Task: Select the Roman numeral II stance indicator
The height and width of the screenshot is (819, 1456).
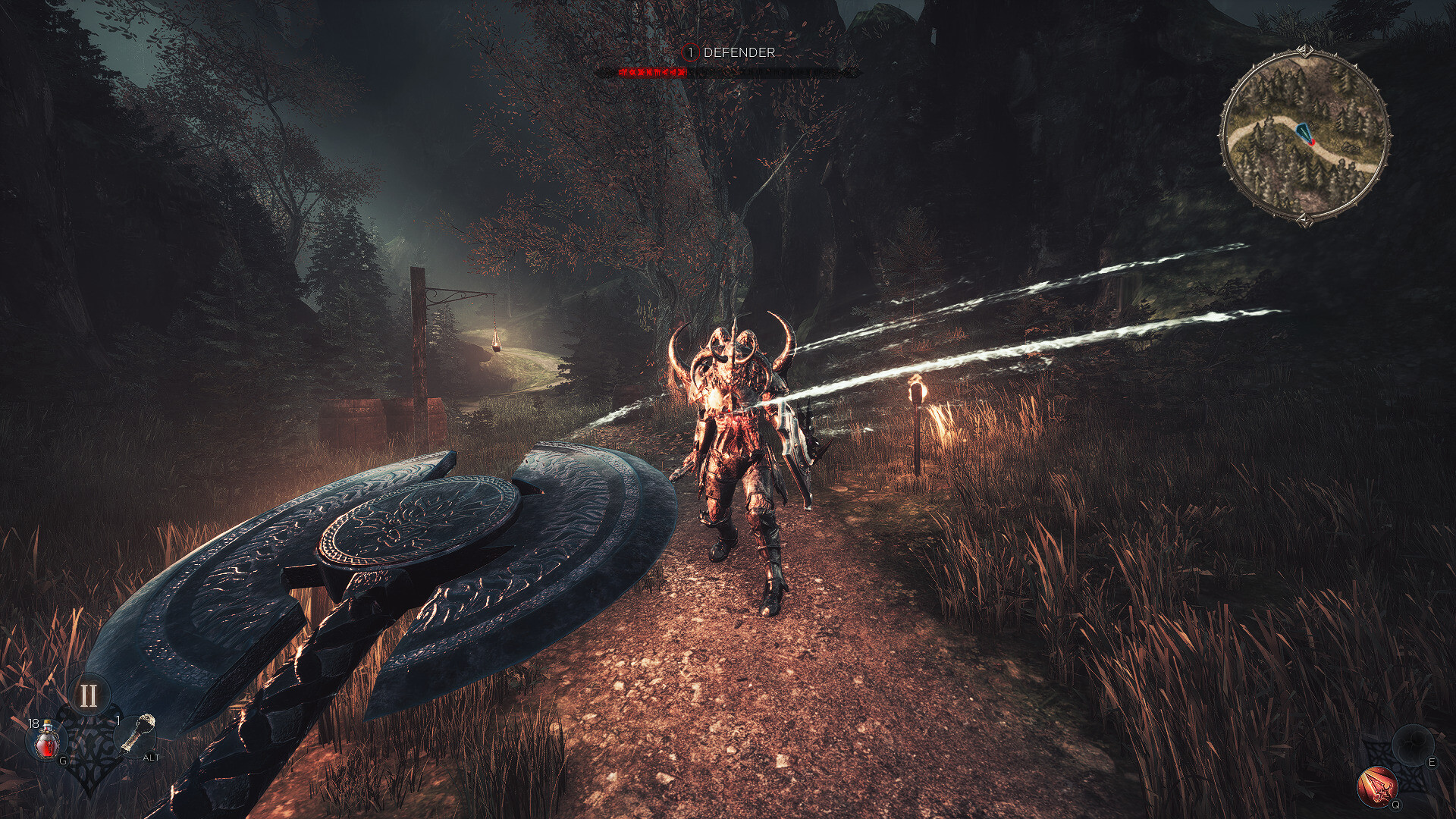Action: [x=89, y=694]
